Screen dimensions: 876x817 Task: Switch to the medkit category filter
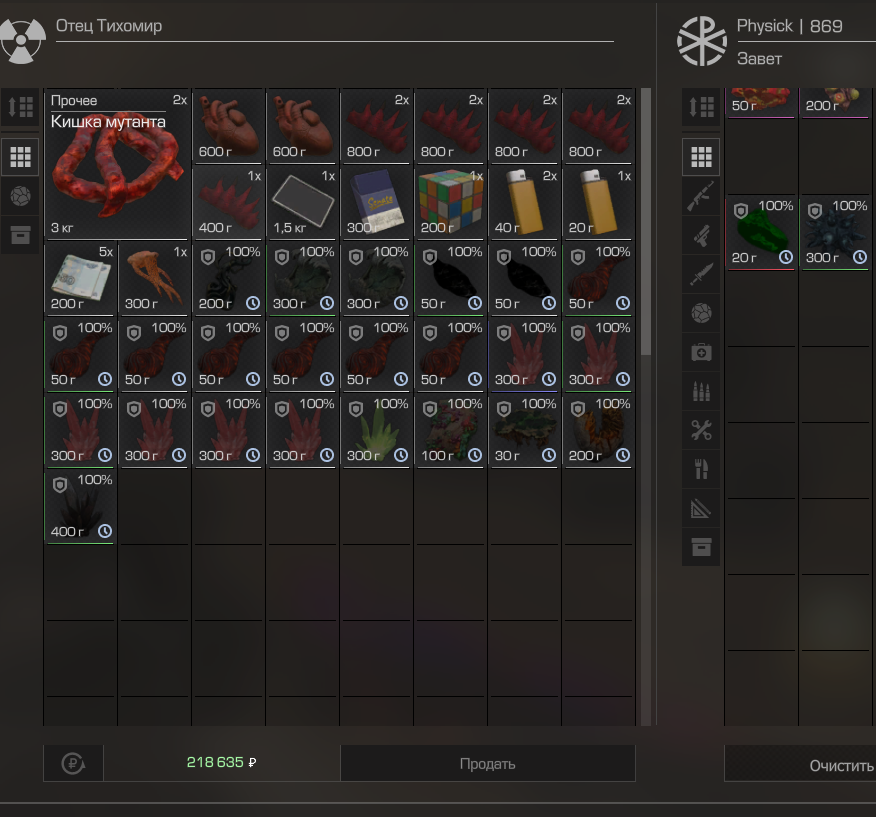tap(701, 352)
